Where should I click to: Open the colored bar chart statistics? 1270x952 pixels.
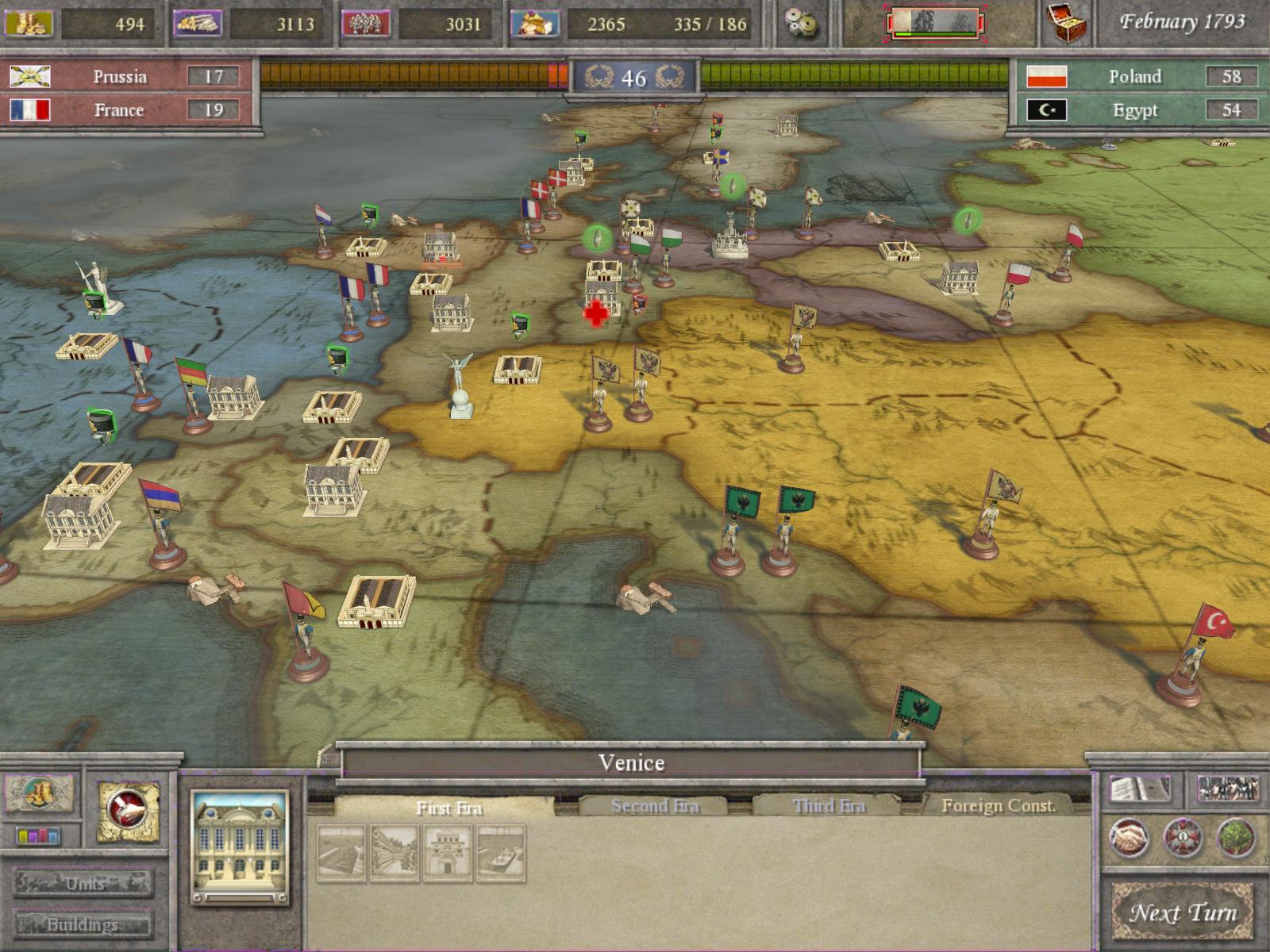39,836
